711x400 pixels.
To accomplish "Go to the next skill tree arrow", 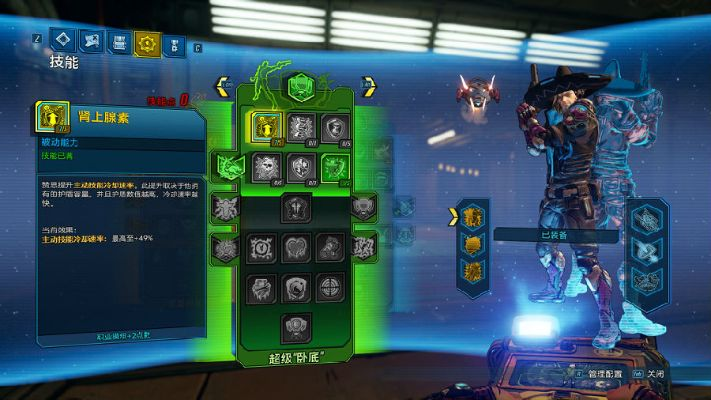I will coord(368,88).
